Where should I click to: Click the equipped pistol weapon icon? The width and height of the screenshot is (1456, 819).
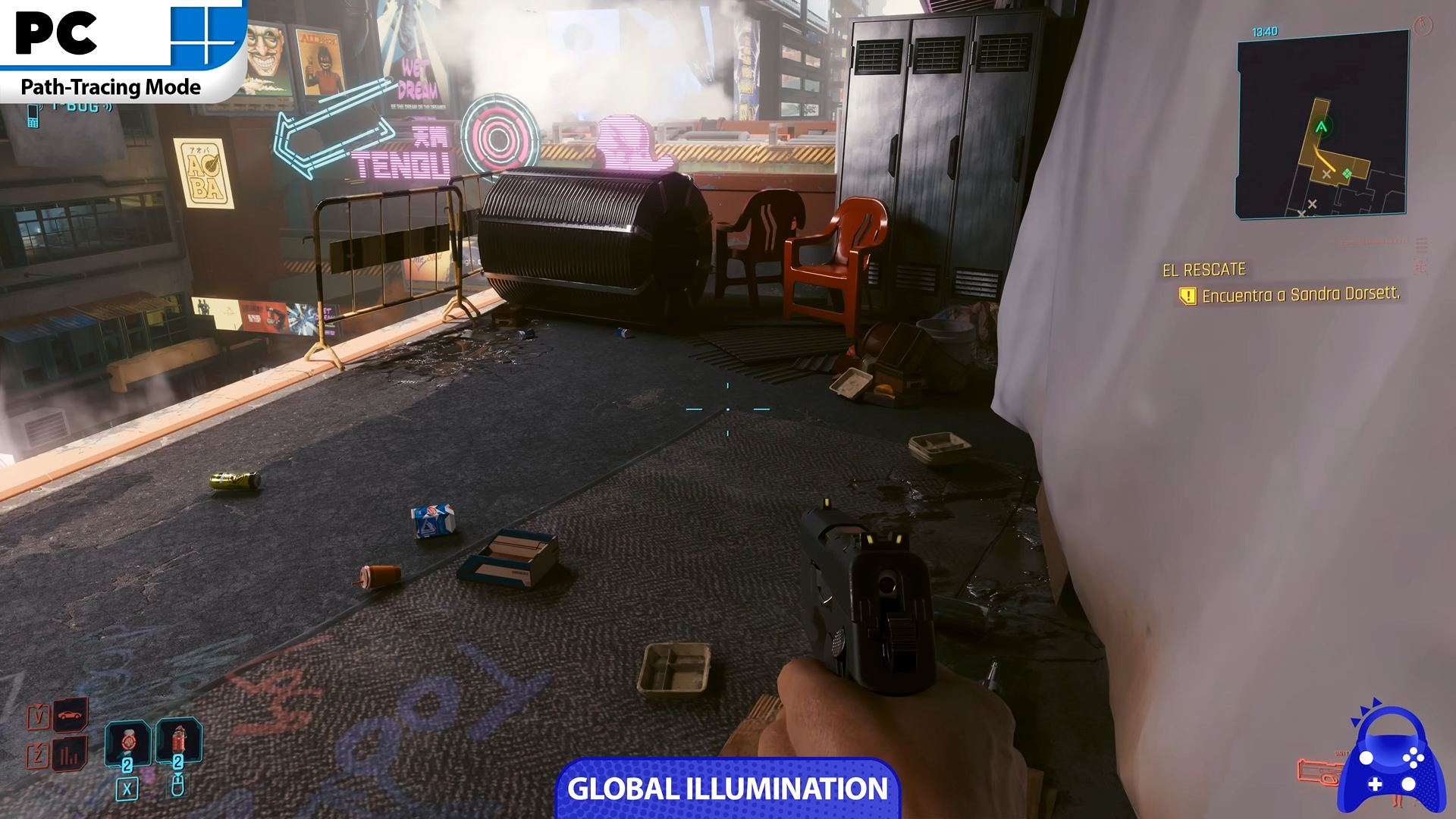click(x=1318, y=772)
